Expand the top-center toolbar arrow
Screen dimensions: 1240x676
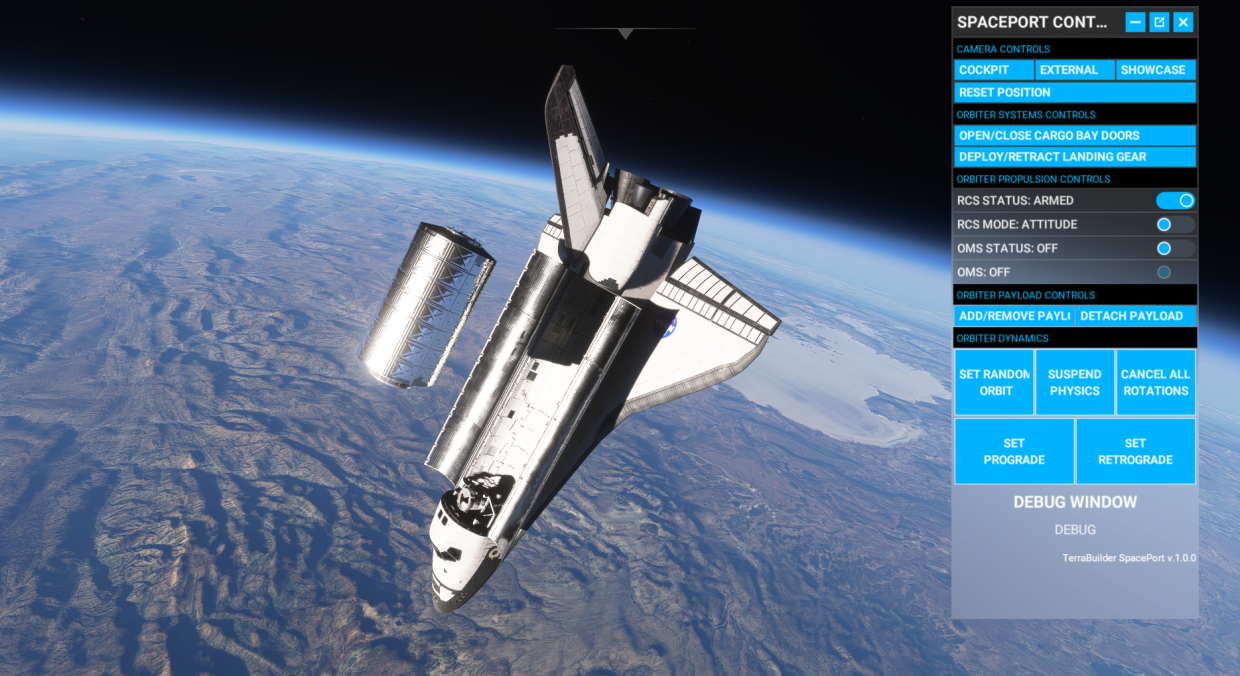point(626,34)
